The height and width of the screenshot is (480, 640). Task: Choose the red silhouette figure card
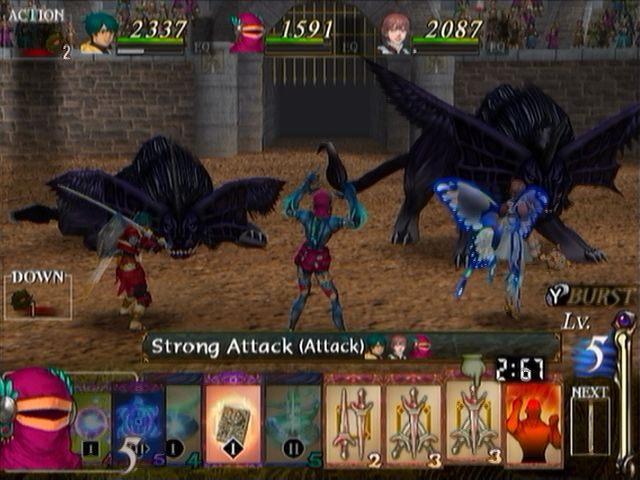pyautogui.click(x=531, y=424)
